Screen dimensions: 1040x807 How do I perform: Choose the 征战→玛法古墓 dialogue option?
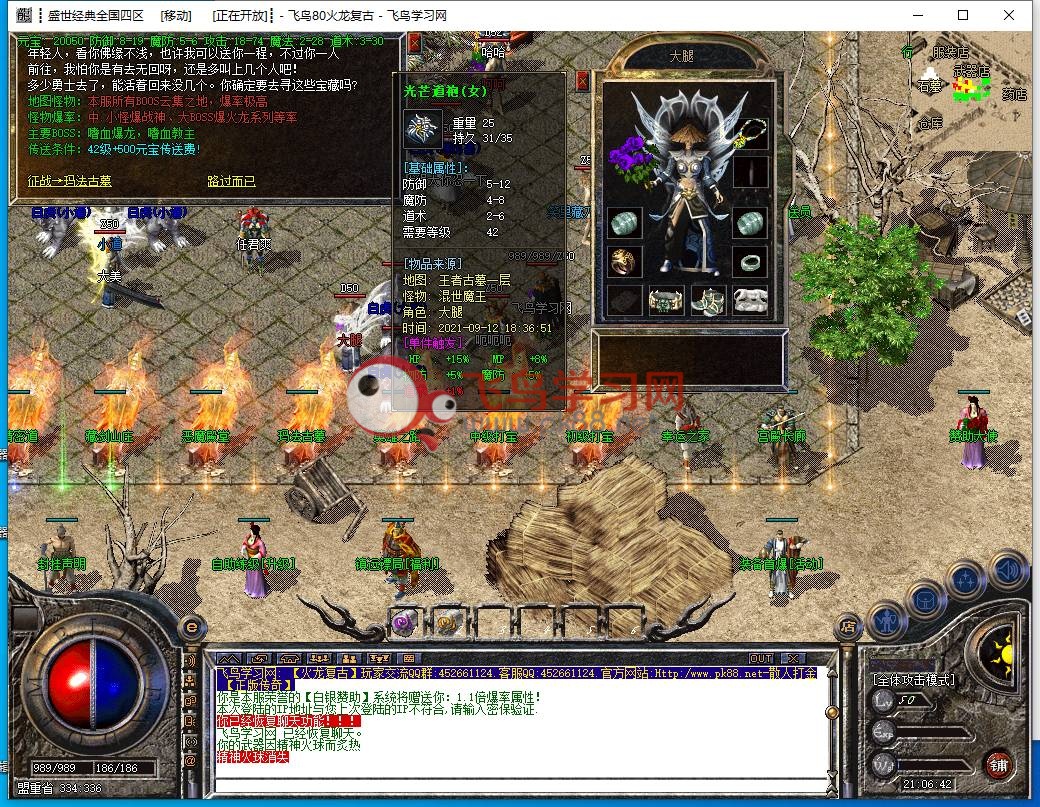pos(69,181)
